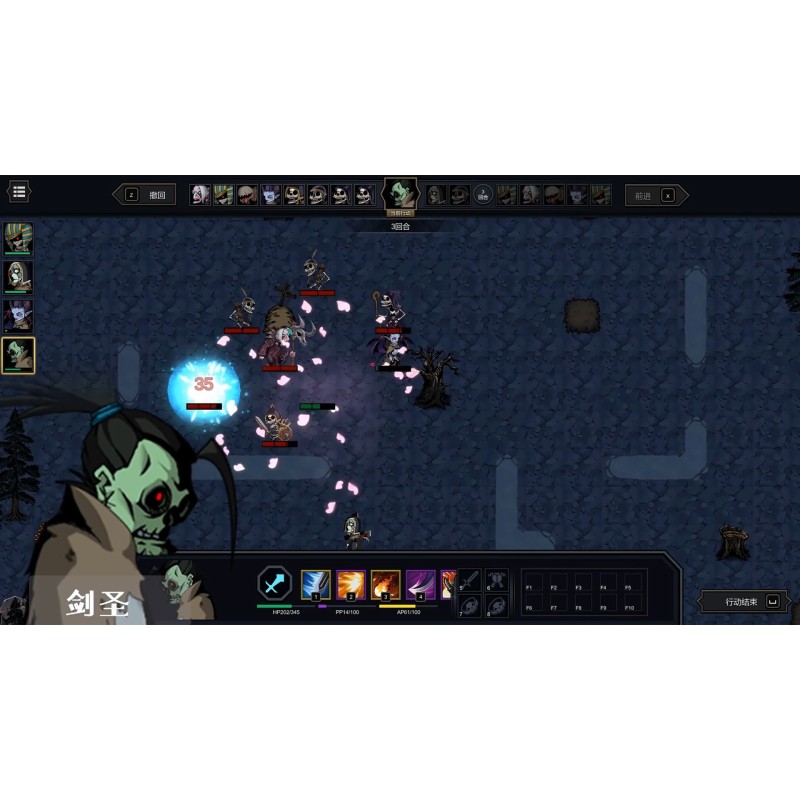Use skill 2 orange burst slash
Image resolution: width=800 pixels, height=800 pixels.
(x=351, y=584)
